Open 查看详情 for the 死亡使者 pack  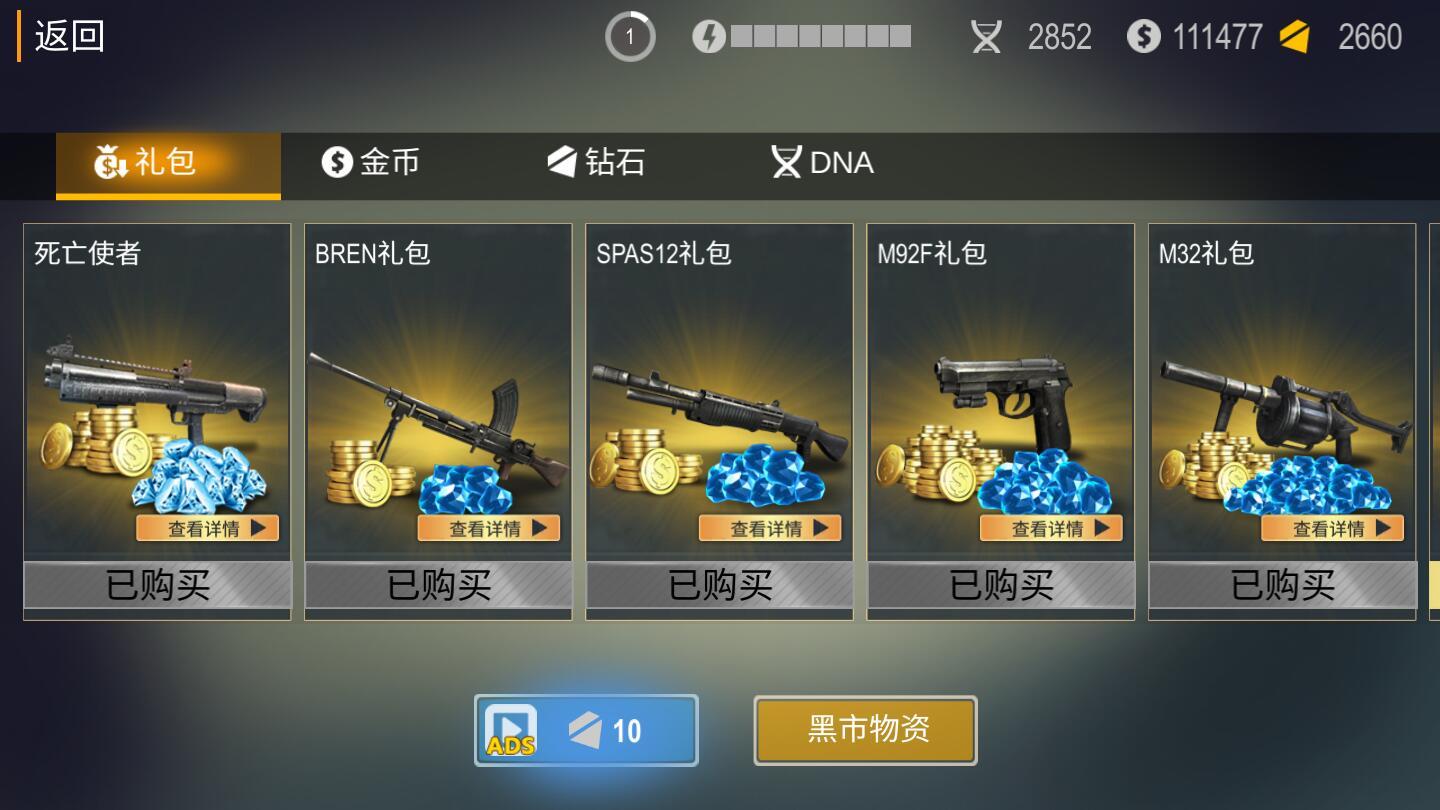208,528
